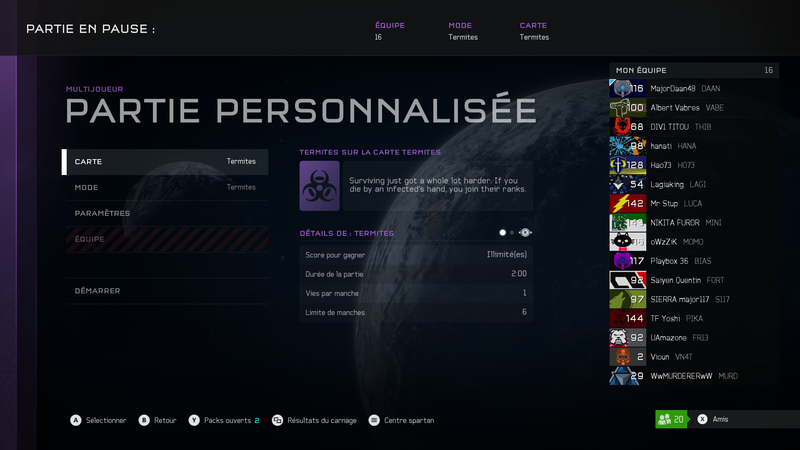The height and width of the screenshot is (450, 800).
Task: Select player hanati in the roster
Action: tap(693, 146)
